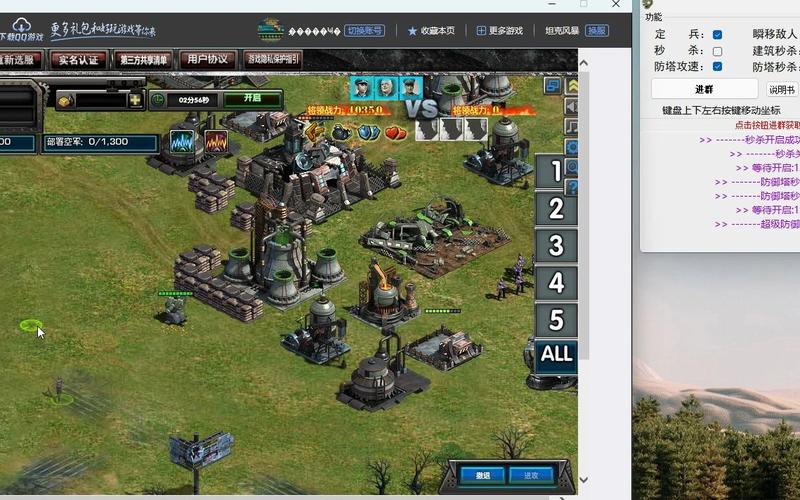This screenshot has height=500, width=800.
Task: Toggle the 秒杀 instant-kill checkbox
Action: (x=717, y=51)
